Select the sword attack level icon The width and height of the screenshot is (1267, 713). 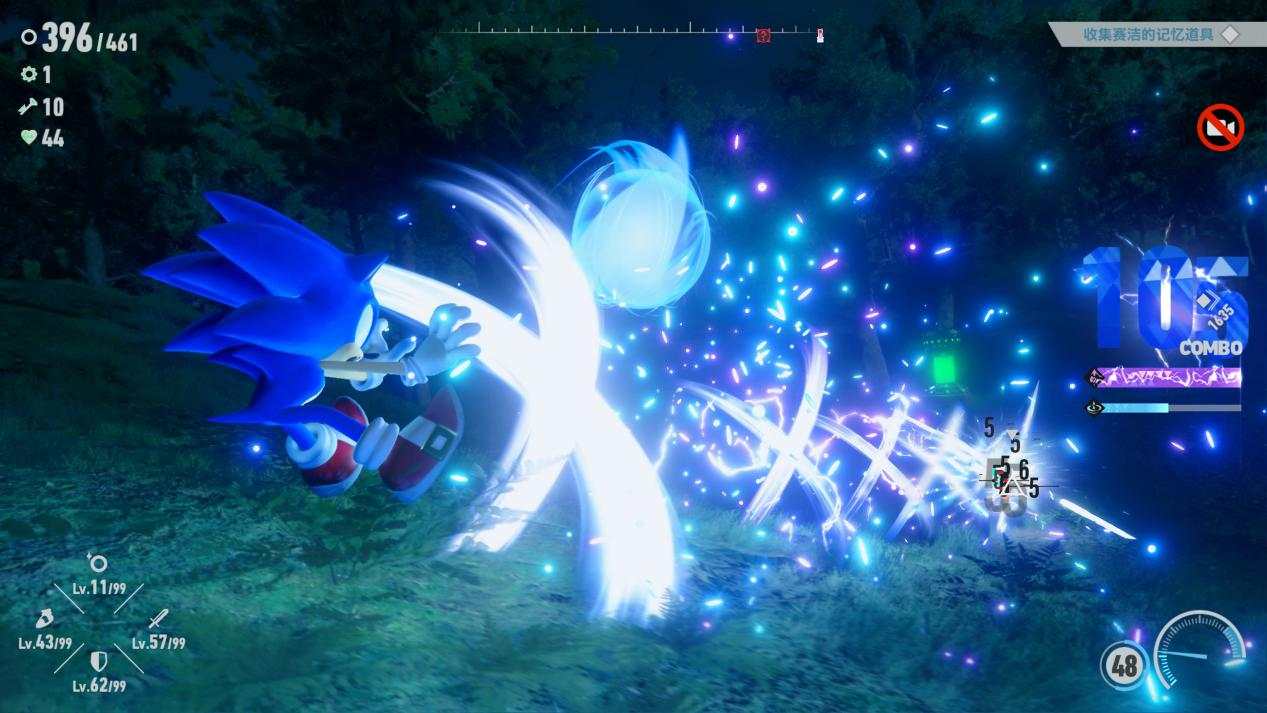157,619
